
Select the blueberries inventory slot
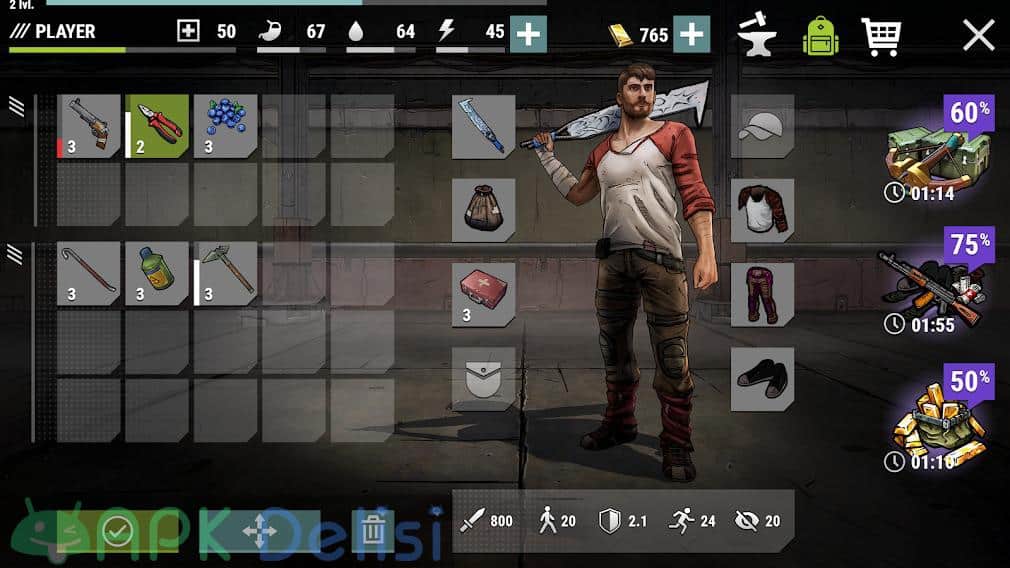pyautogui.click(x=225, y=126)
